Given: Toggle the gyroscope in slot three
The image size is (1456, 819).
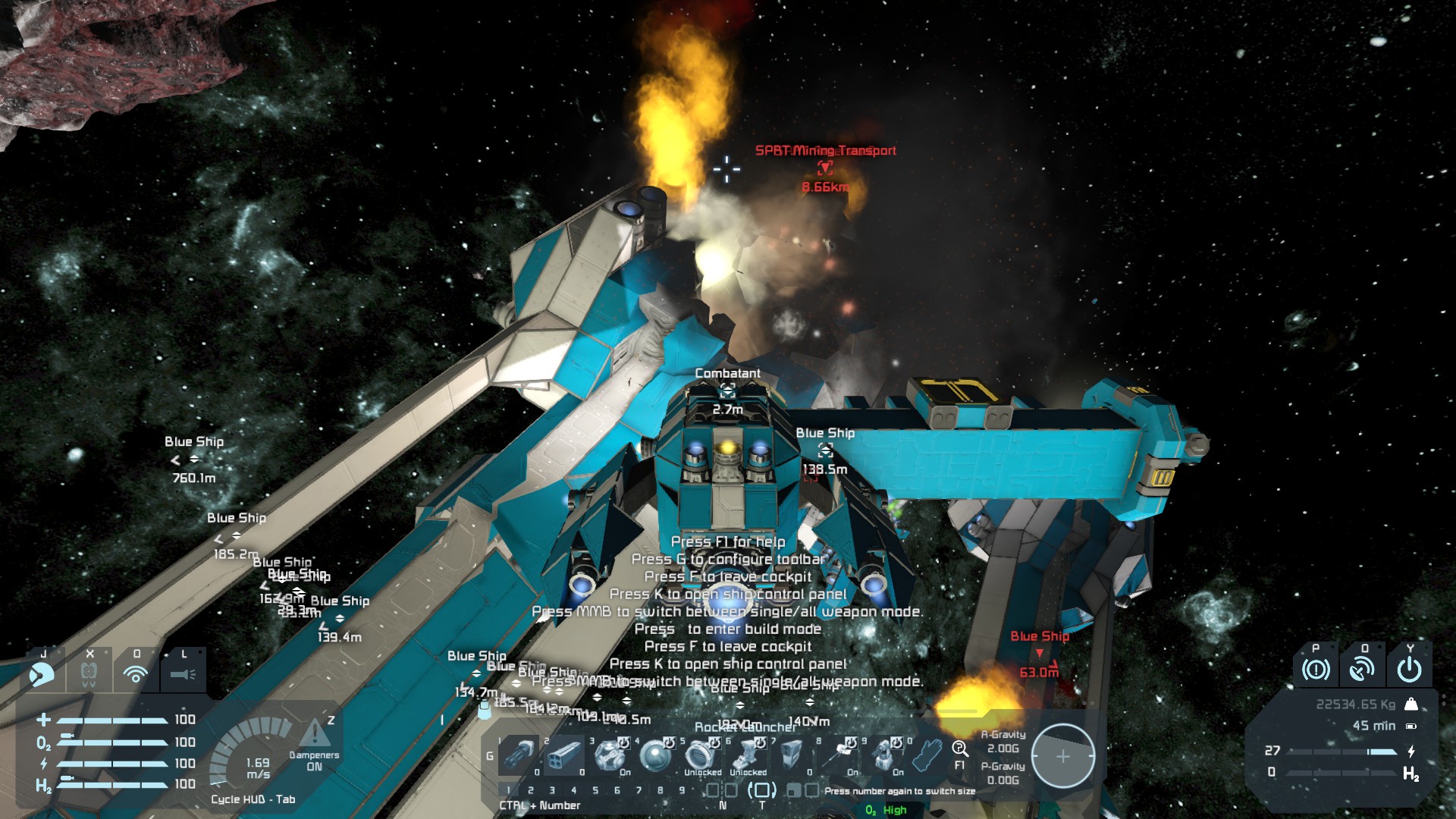Looking at the screenshot, I should 609,756.
